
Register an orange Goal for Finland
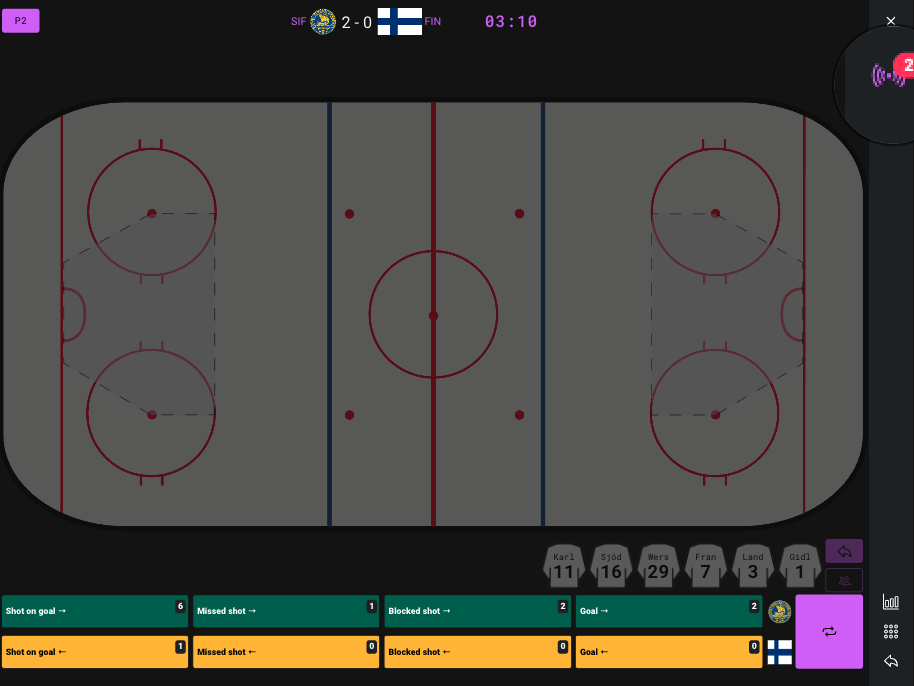click(x=668, y=652)
